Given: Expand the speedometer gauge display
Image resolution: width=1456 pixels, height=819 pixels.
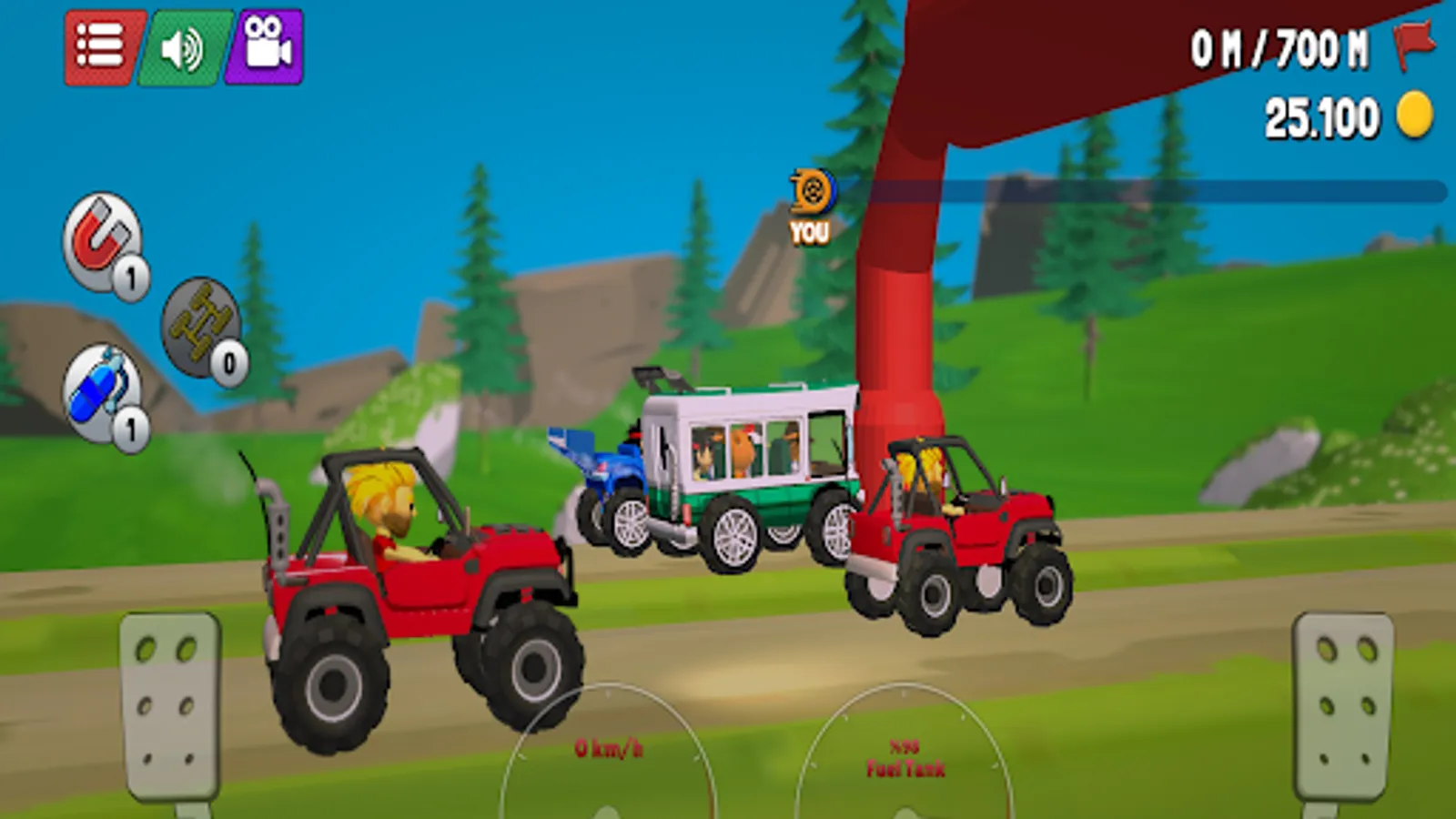Looking at the screenshot, I should [612, 746].
